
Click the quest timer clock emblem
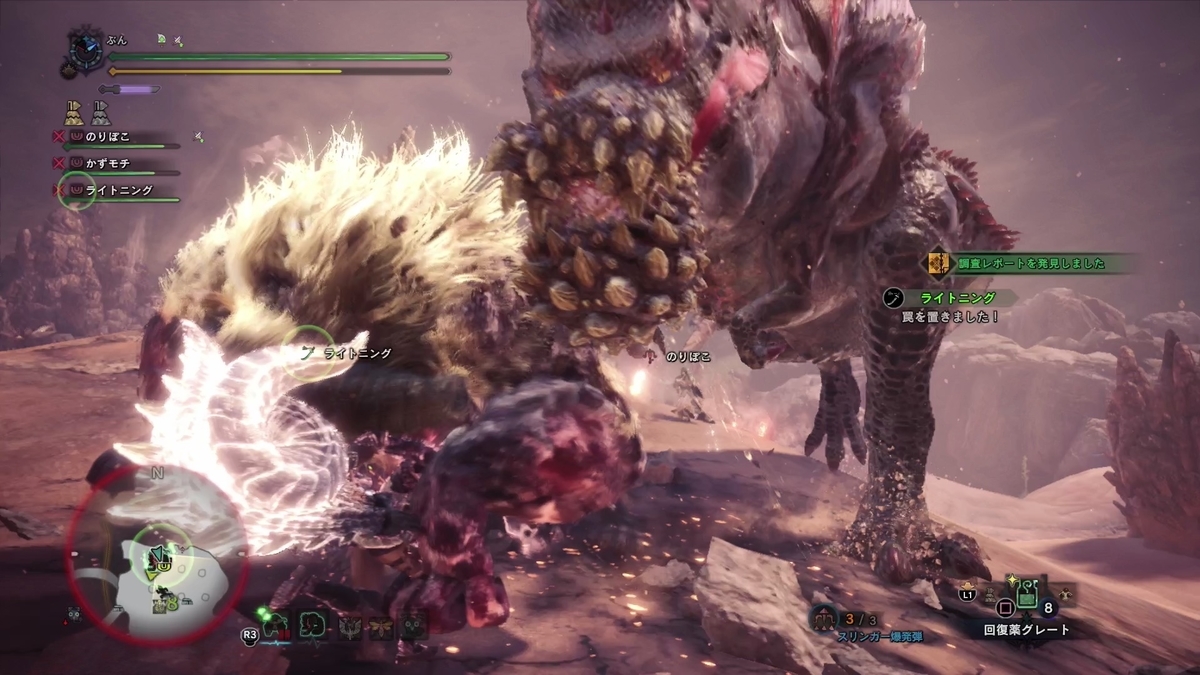(84, 51)
